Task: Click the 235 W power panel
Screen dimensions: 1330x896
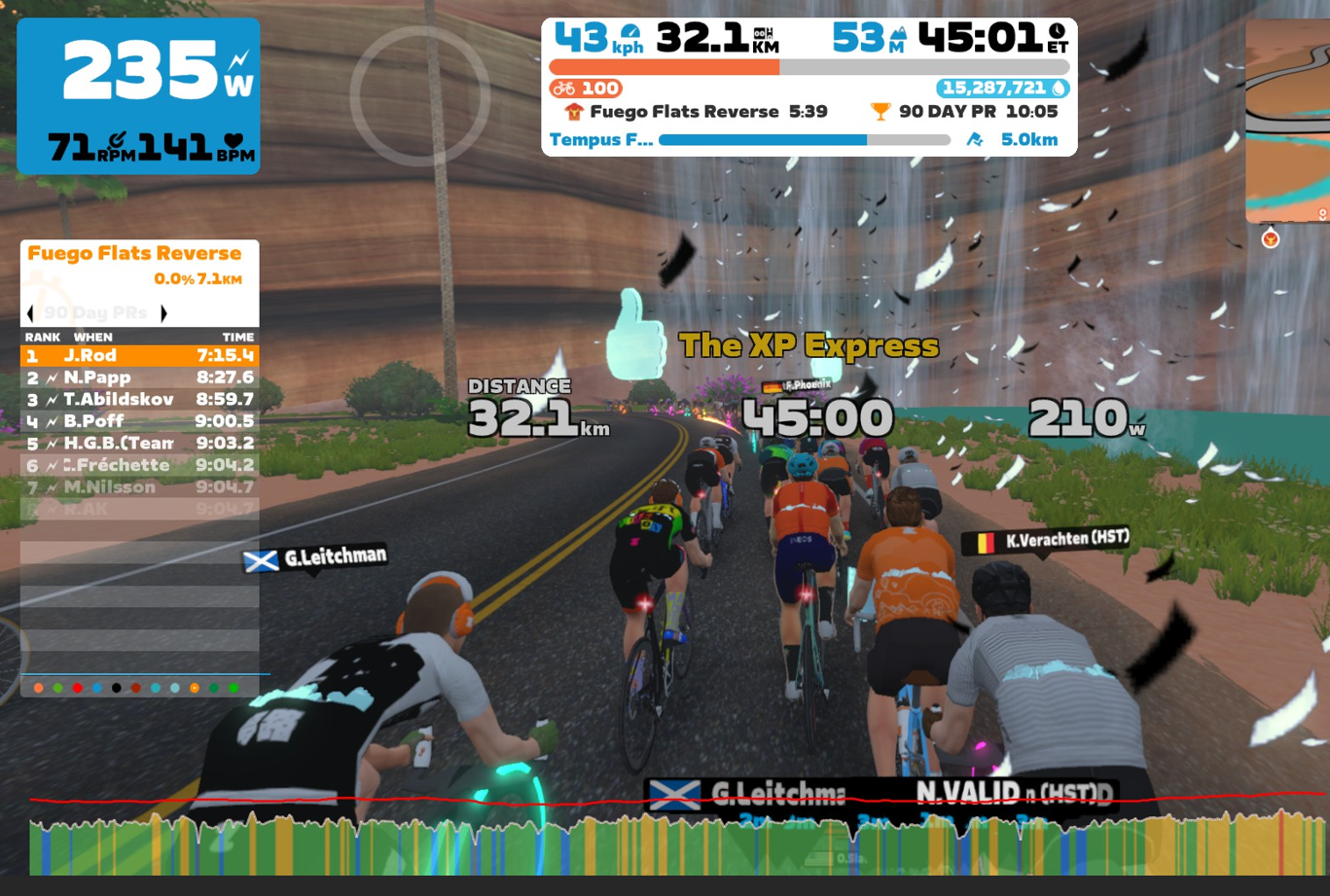Action: [138, 96]
